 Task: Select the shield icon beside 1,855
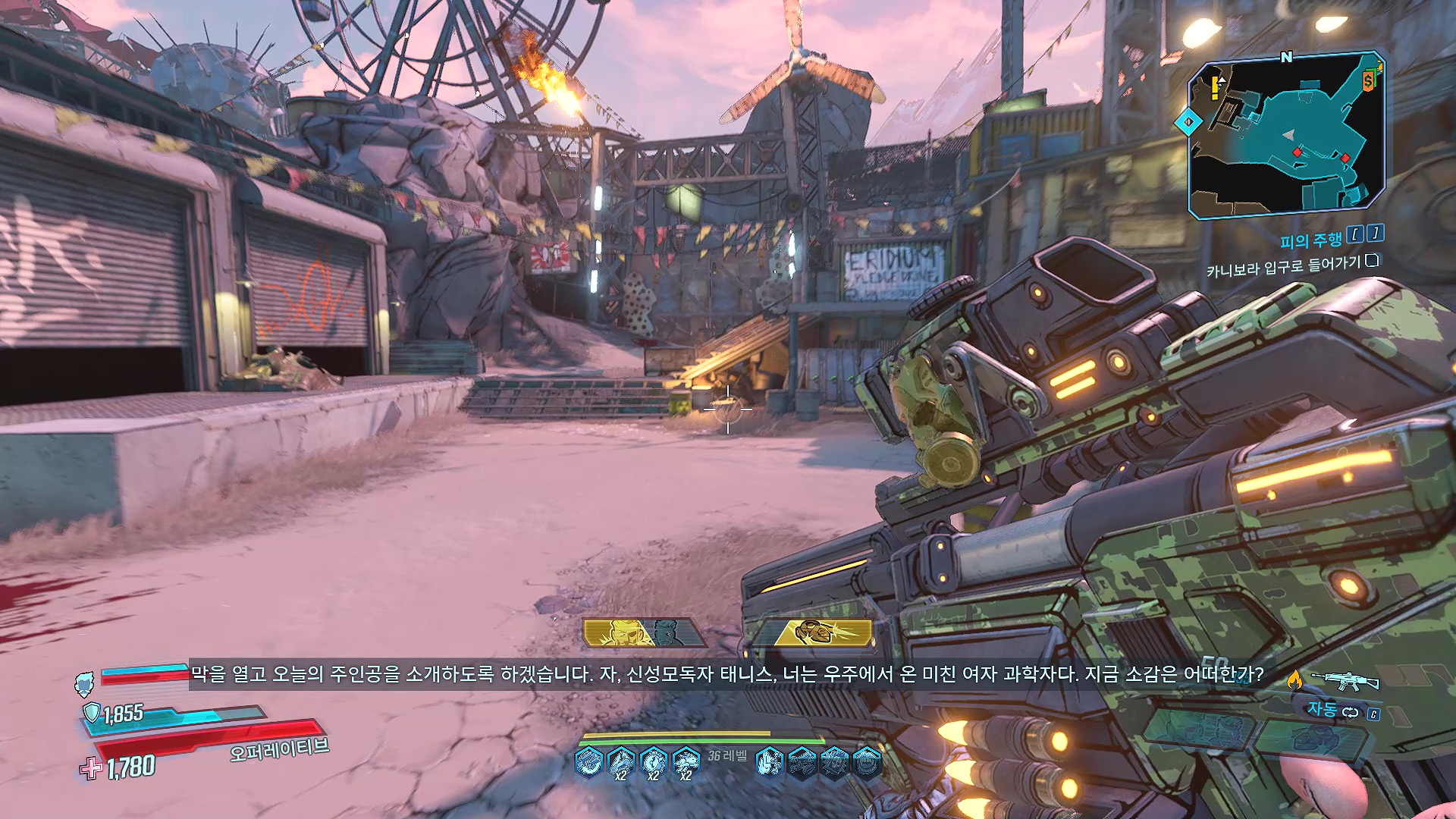pos(92,712)
